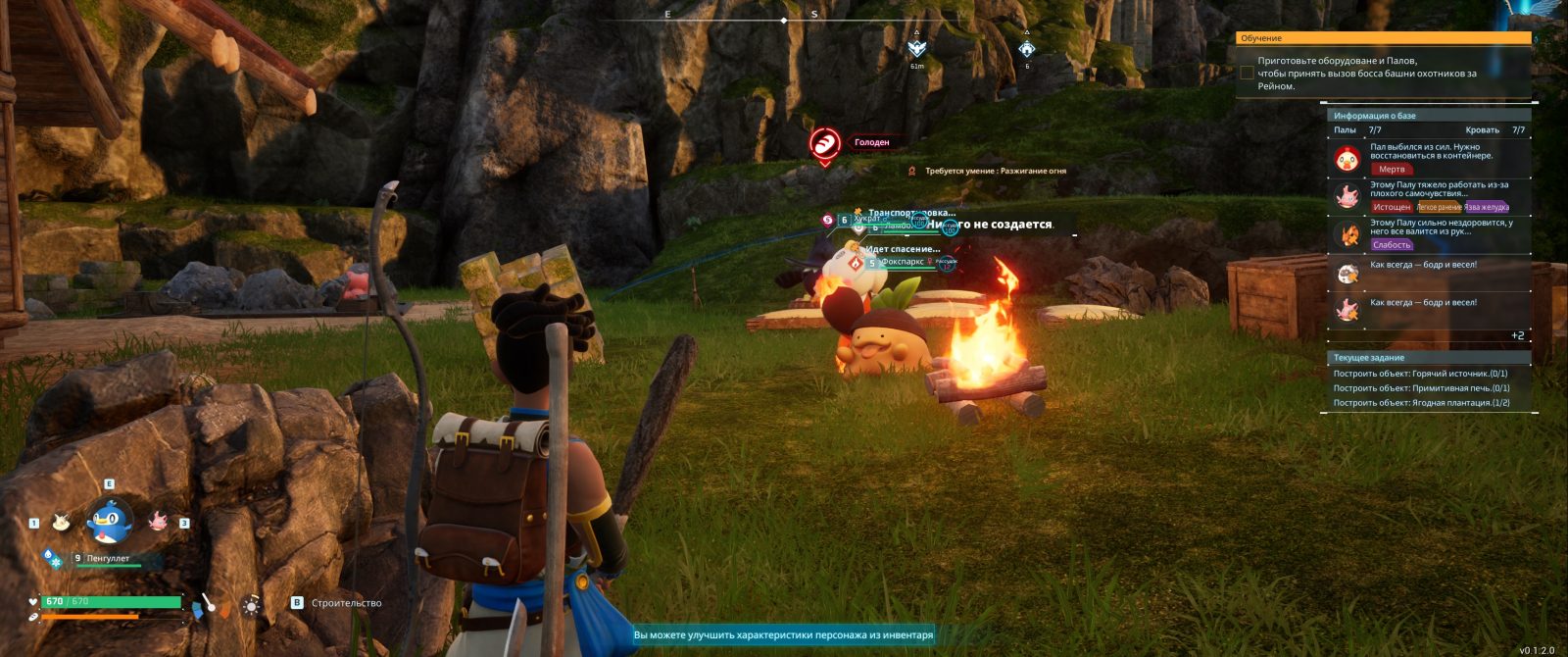Screen dimensions: 1568x657
Task: Select the exhausted pink Pal with ulcer
Action: (x=1431, y=196)
